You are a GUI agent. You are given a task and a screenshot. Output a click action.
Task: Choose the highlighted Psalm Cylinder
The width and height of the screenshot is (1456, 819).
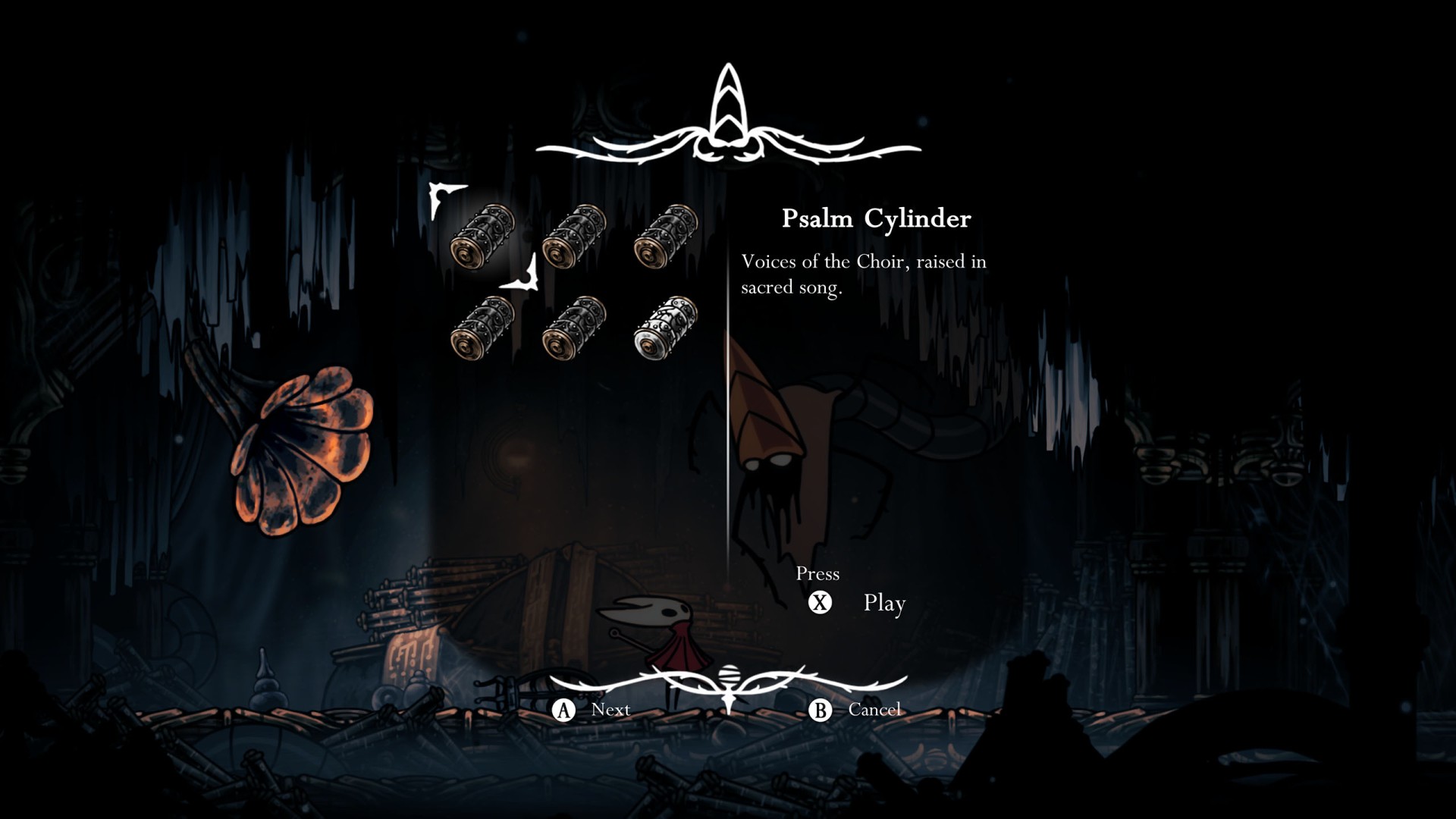[x=483, y=236]
